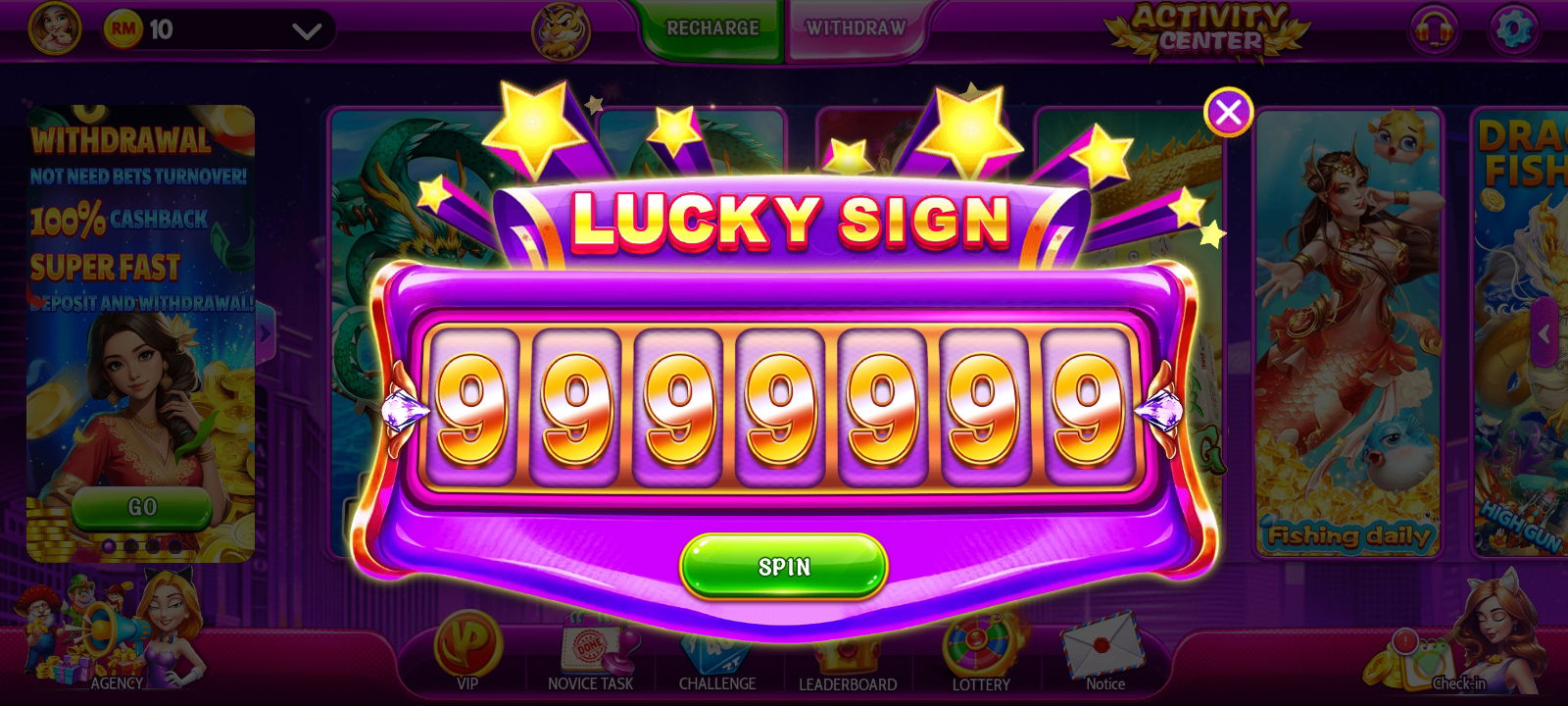Tap the GO button on withdrawal banner
1568x706 pixels.
pyautogui.click(x=142, y=507)
